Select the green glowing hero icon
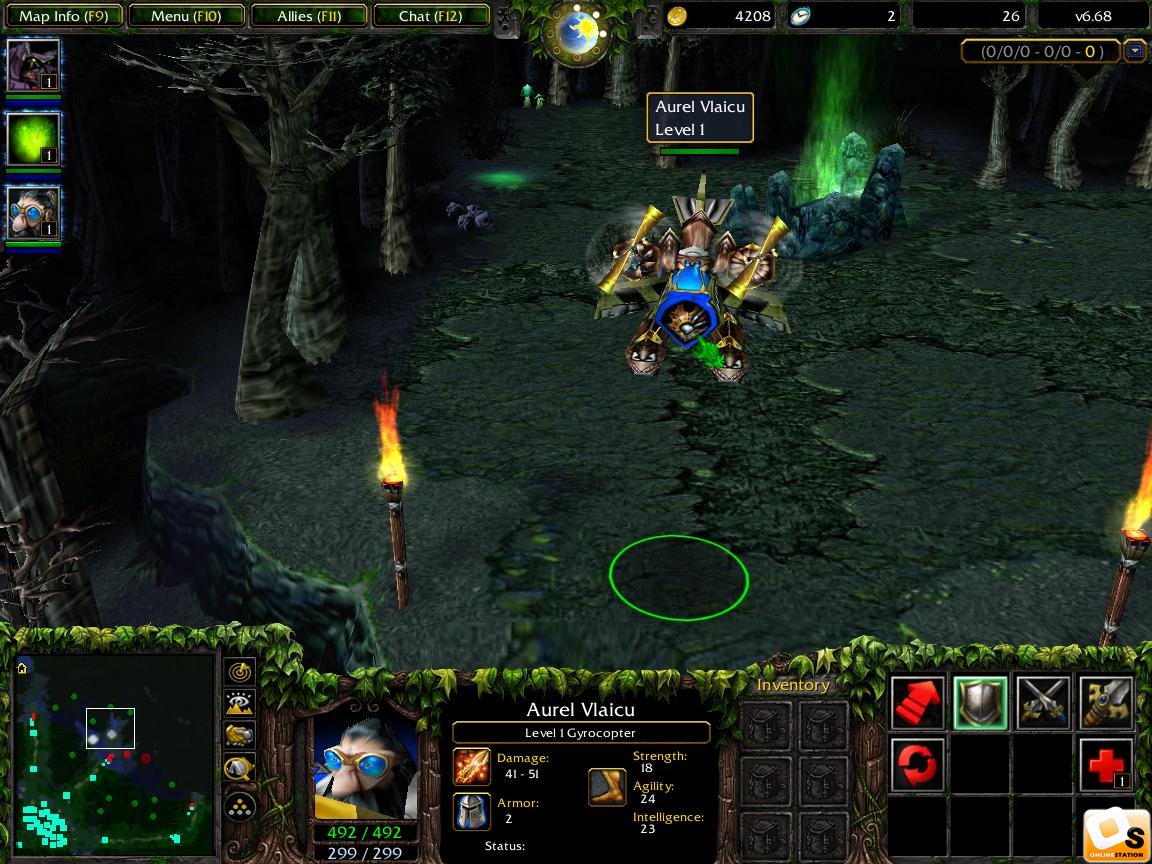 tap(33, 139)
